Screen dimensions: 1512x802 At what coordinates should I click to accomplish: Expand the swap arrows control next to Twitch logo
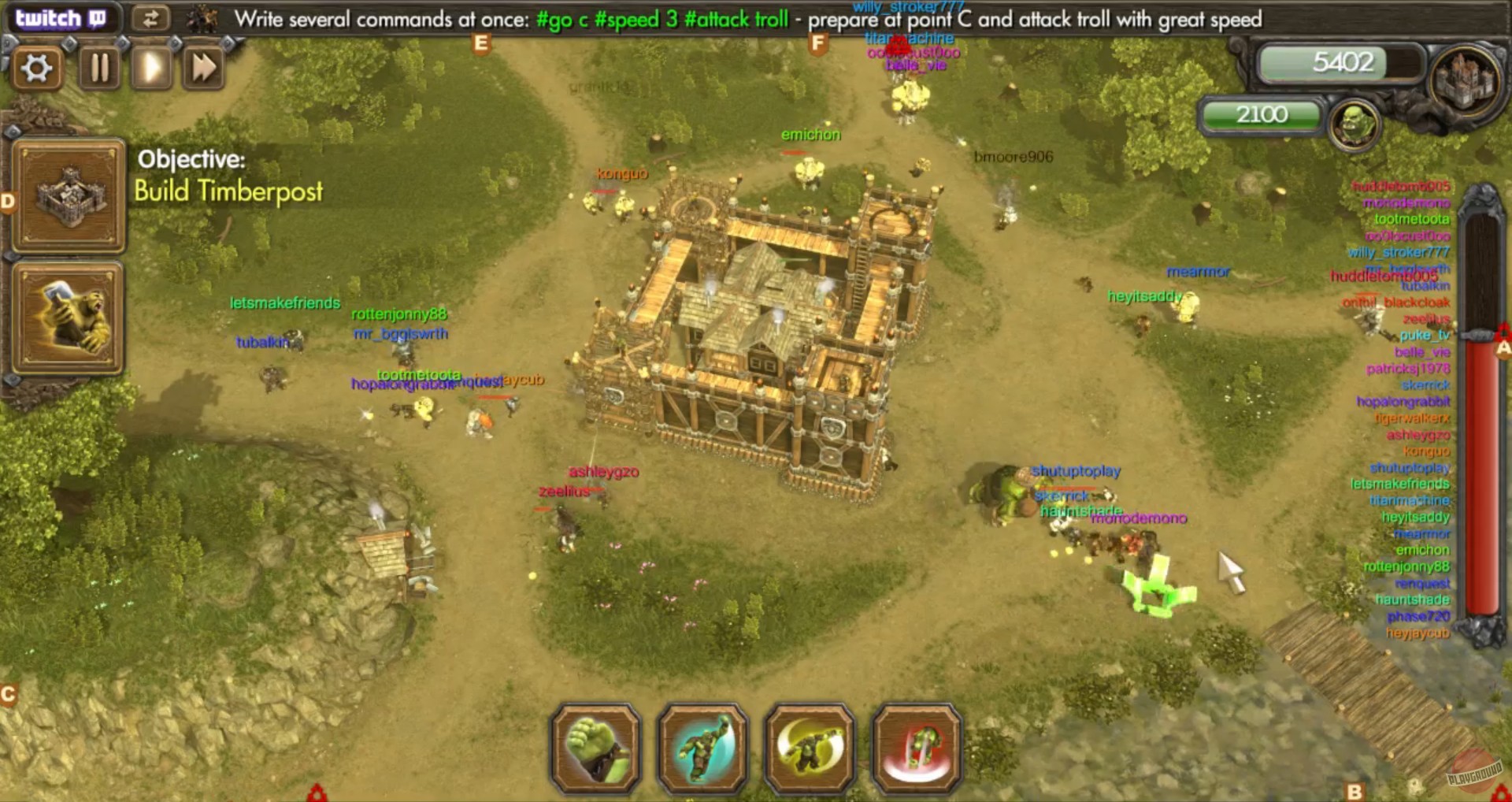coord(152,18)
